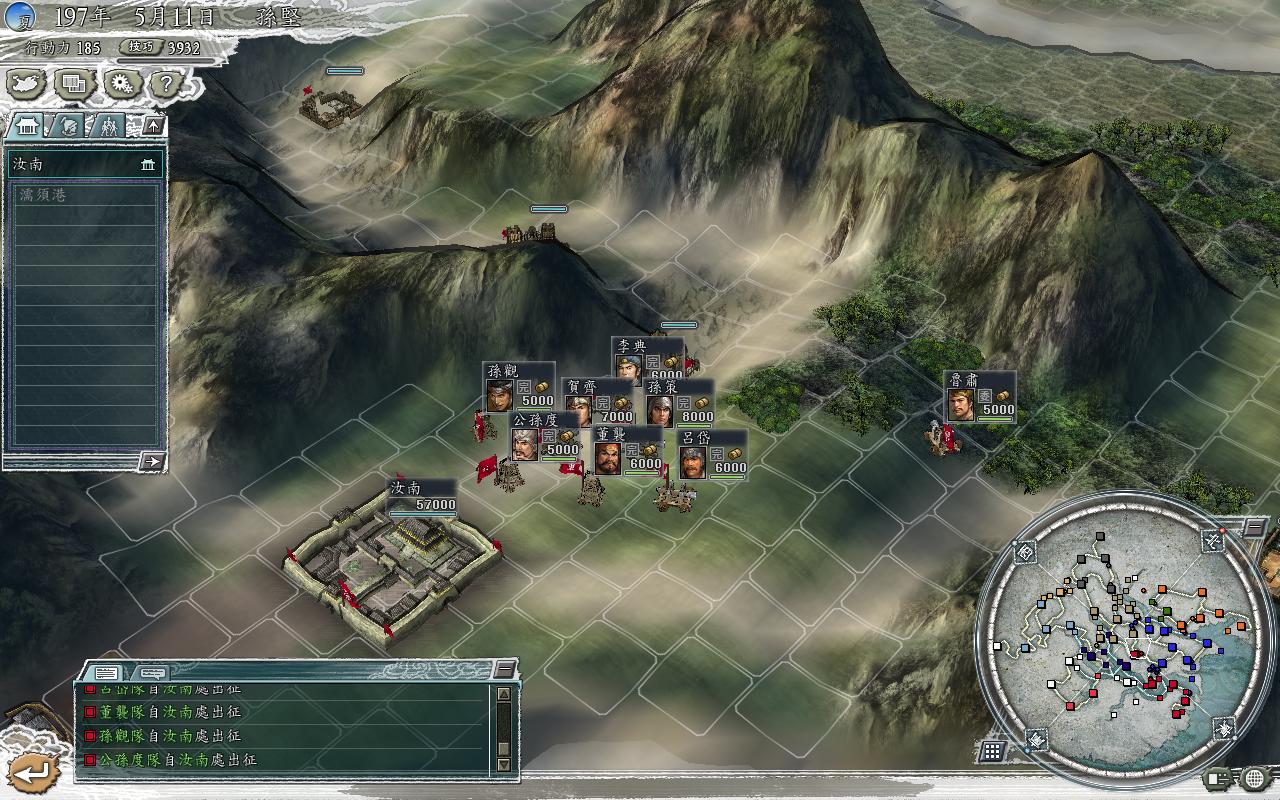The height and width of the screenshot is (800, 1280).
Task: Switch to the city buildings tab
Action: pos(29,126)
